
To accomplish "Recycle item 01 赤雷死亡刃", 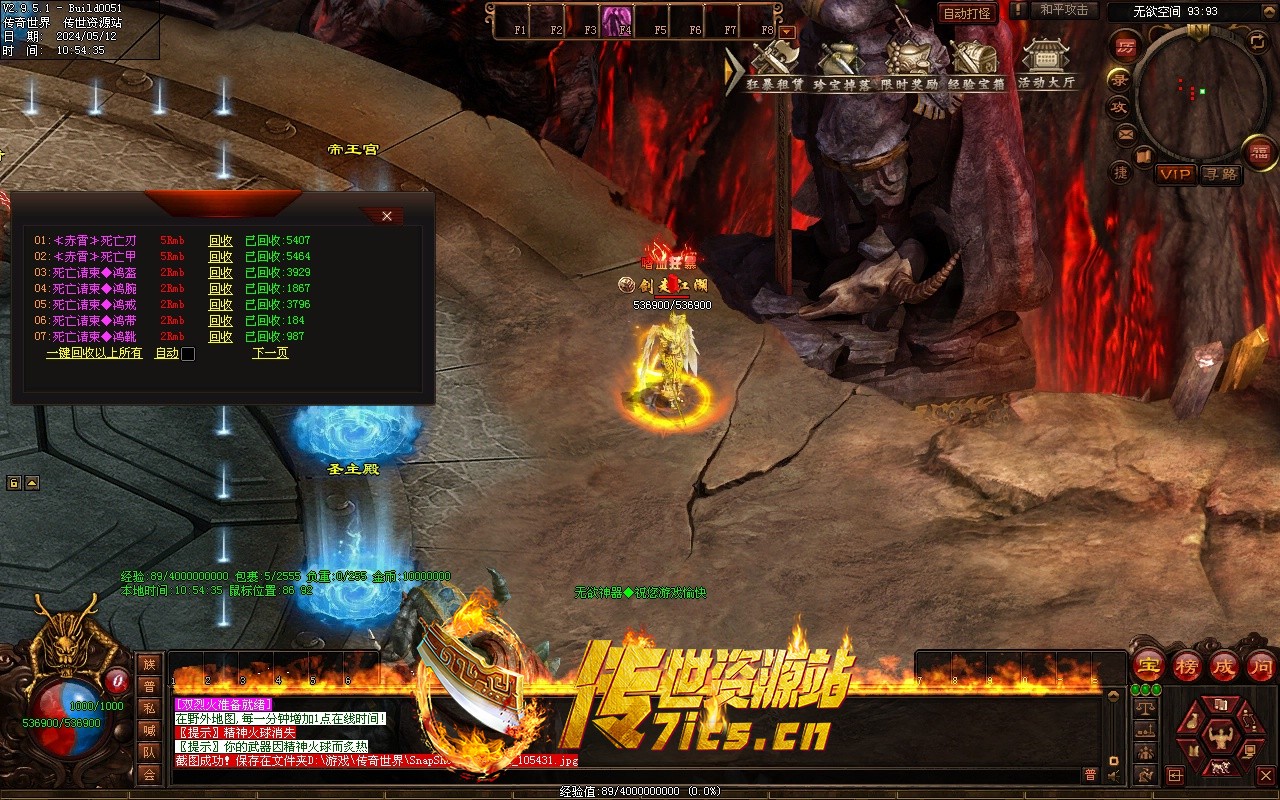I will coord(220,240).
